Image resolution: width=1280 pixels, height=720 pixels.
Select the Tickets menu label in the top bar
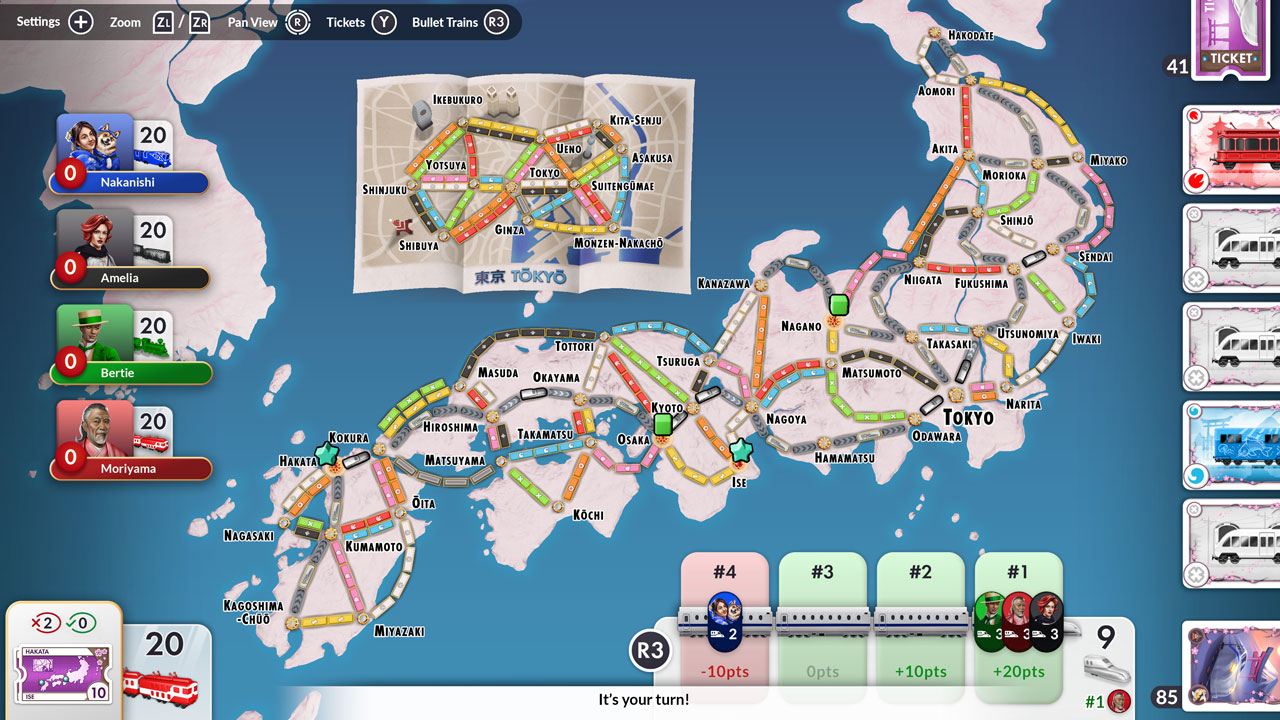(345, 22)
